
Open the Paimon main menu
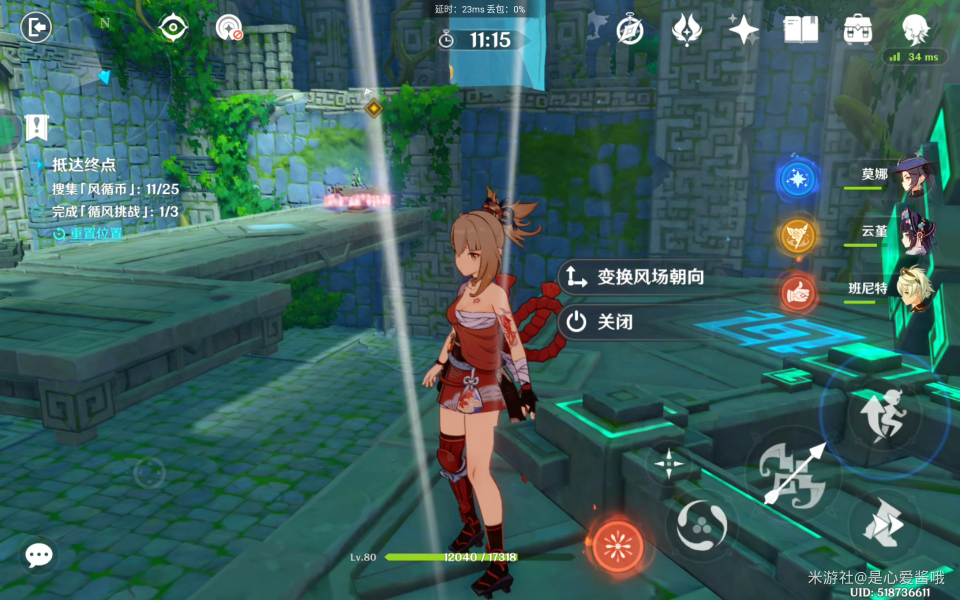[x=915, y=29]
